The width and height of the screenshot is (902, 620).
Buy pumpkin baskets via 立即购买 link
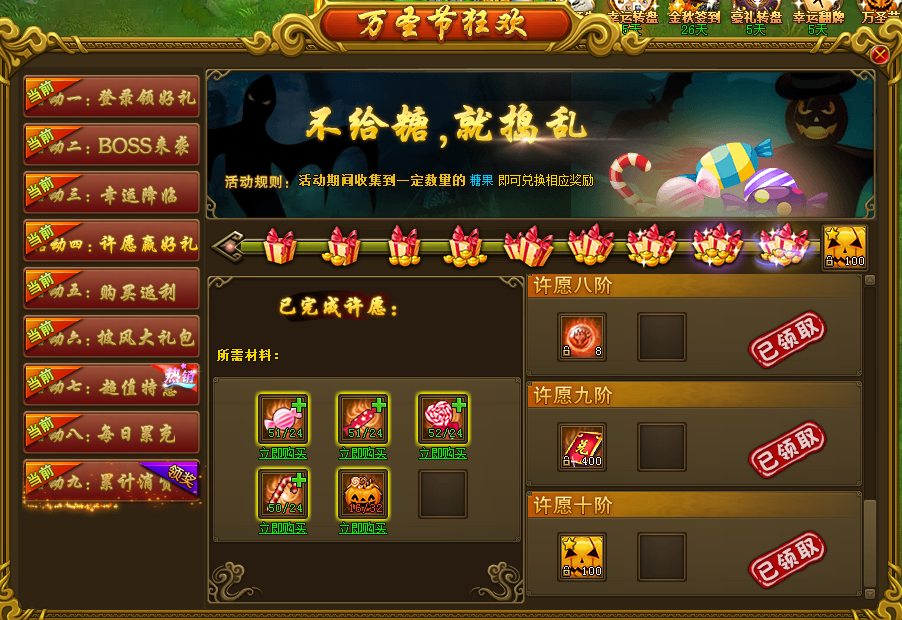point(363,528)
